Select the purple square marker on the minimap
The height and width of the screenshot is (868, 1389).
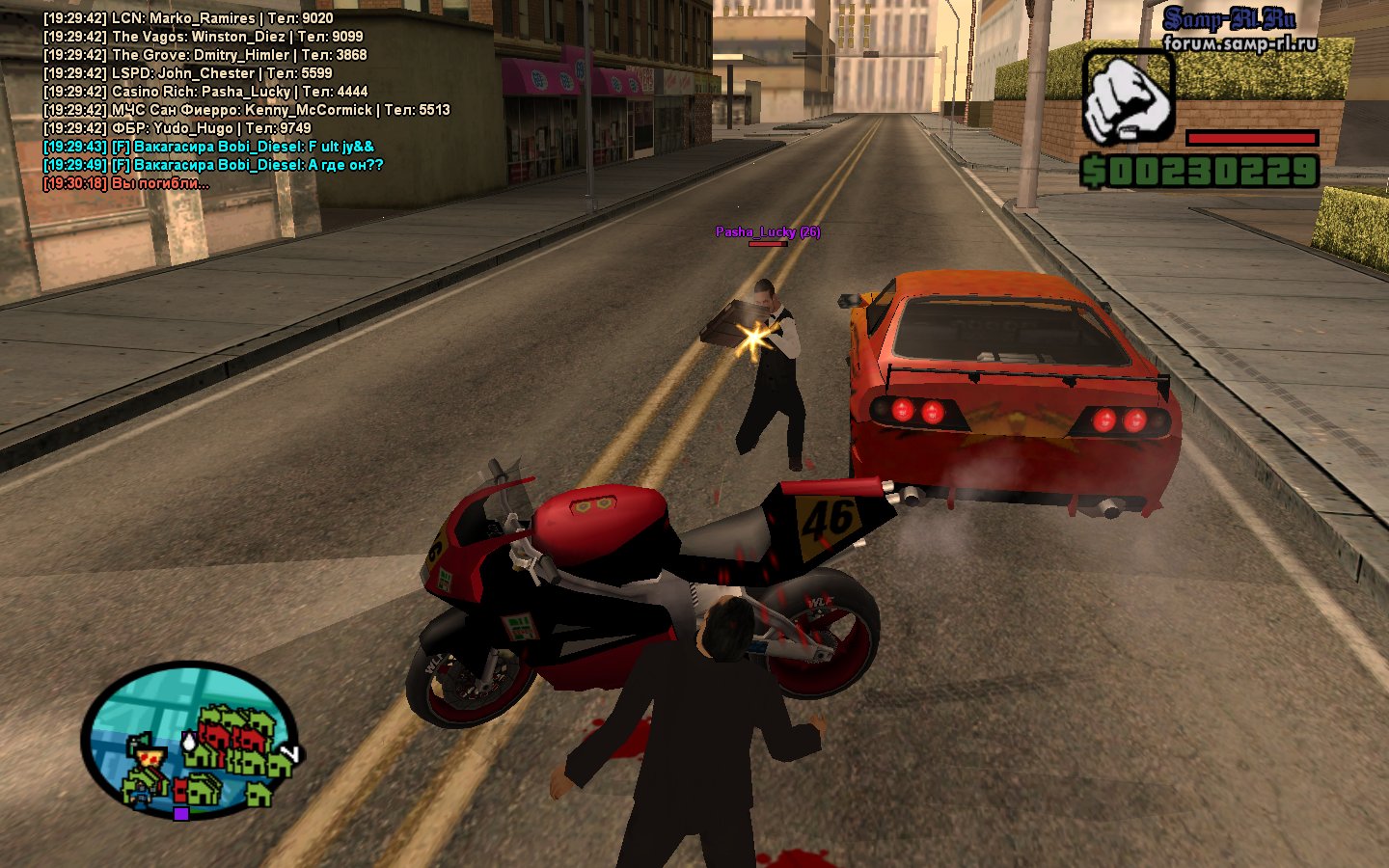tap(180, 813)
